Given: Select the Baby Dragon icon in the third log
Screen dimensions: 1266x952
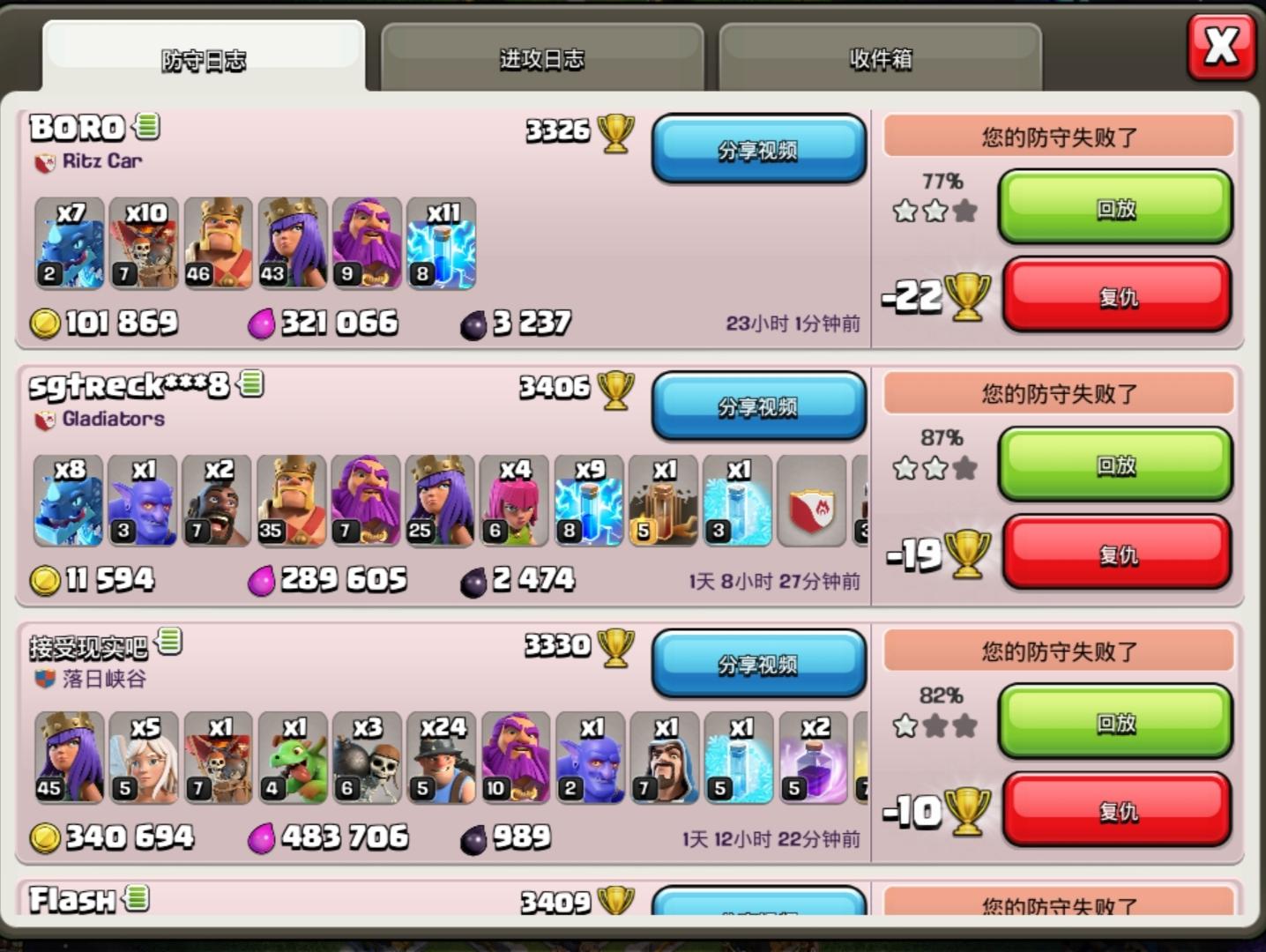Looking at the screenshot, I should (292, 759).
